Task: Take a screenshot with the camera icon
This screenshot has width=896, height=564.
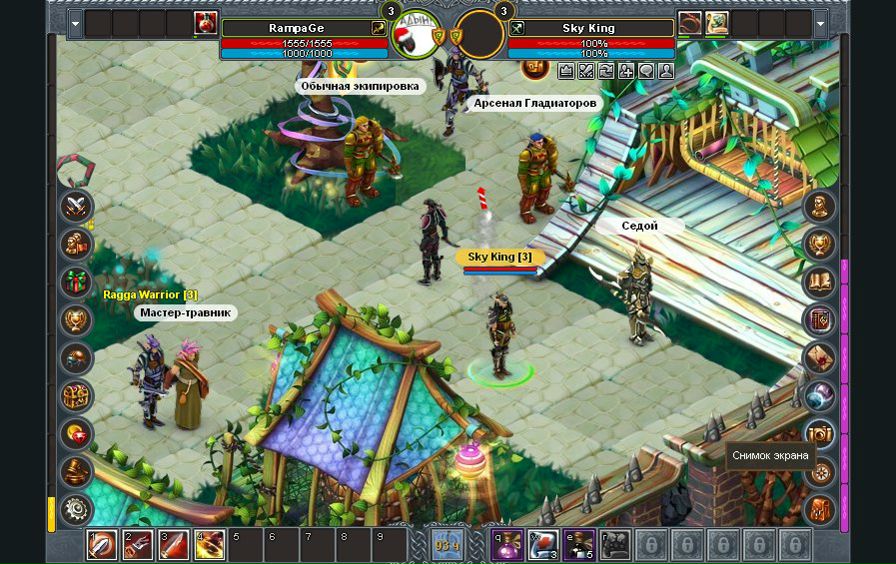Action: (820, 434)
